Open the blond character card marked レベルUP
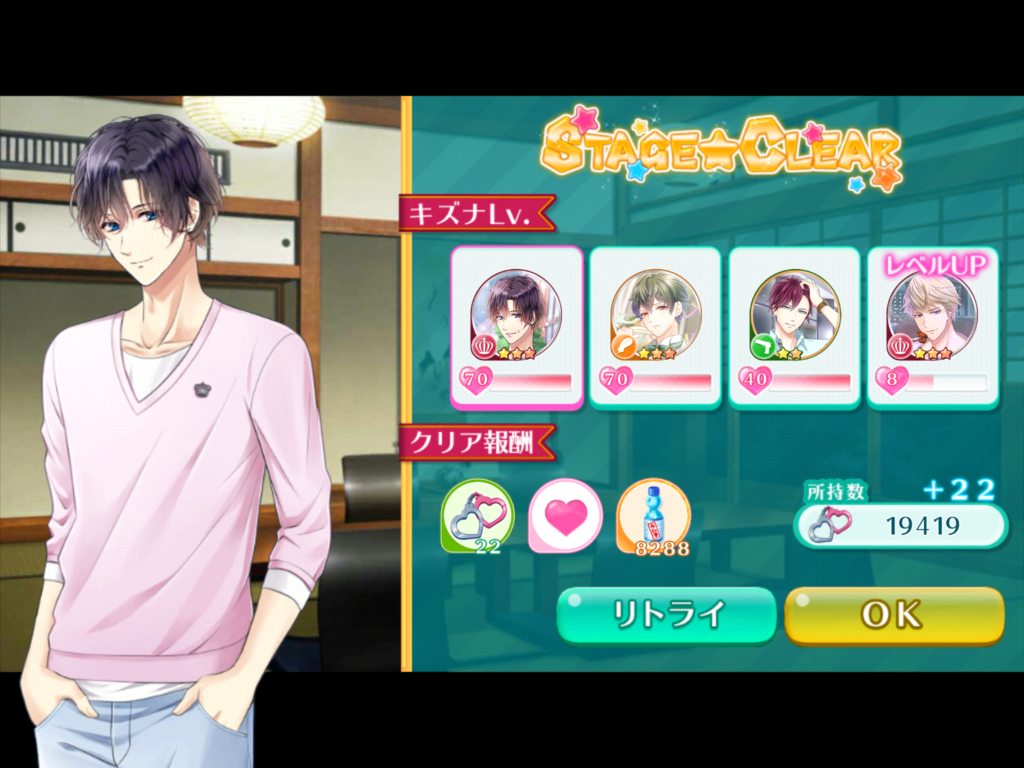This screenshot has height=768, width=1024. pos(932,327)
